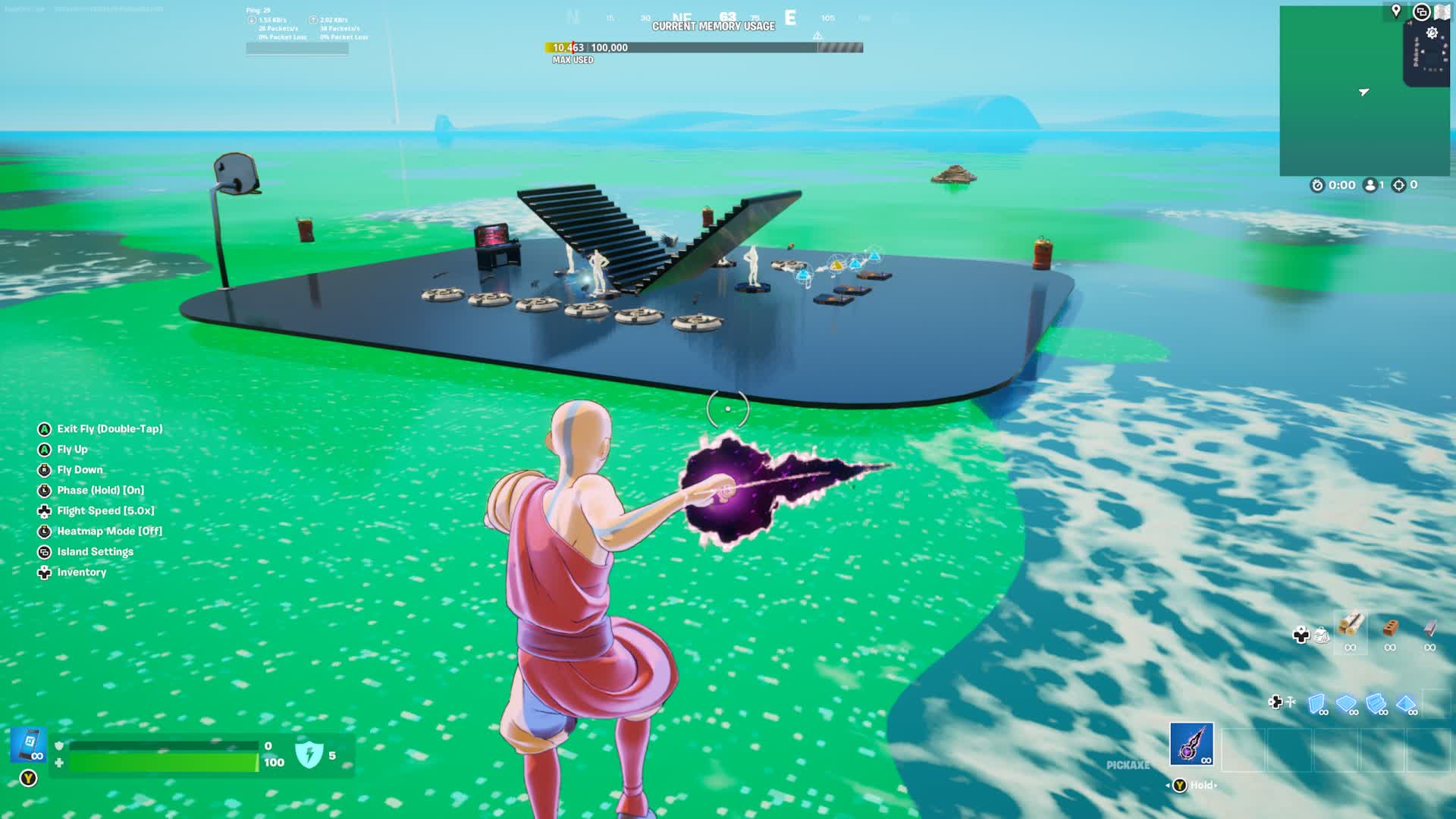Click the gear icon on the minimap
The width and height of the screenshot is (1456, 819).
(1432, 33)
